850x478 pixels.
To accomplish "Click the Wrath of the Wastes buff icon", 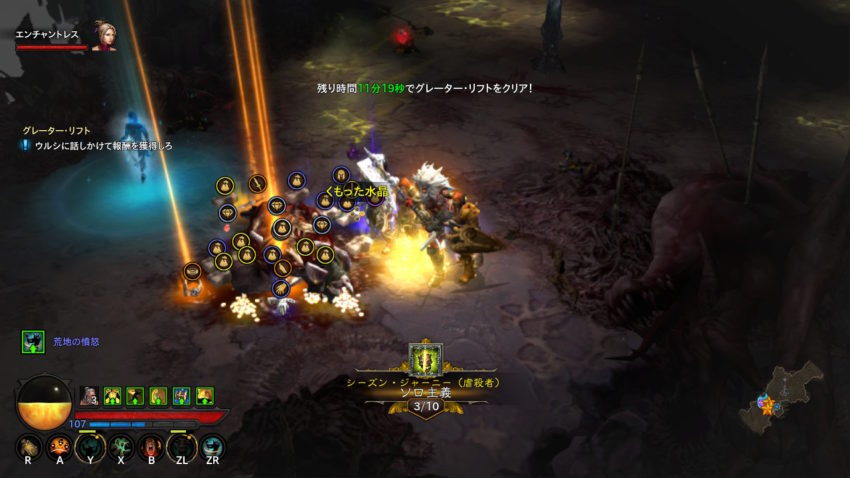I will point(33,342).
